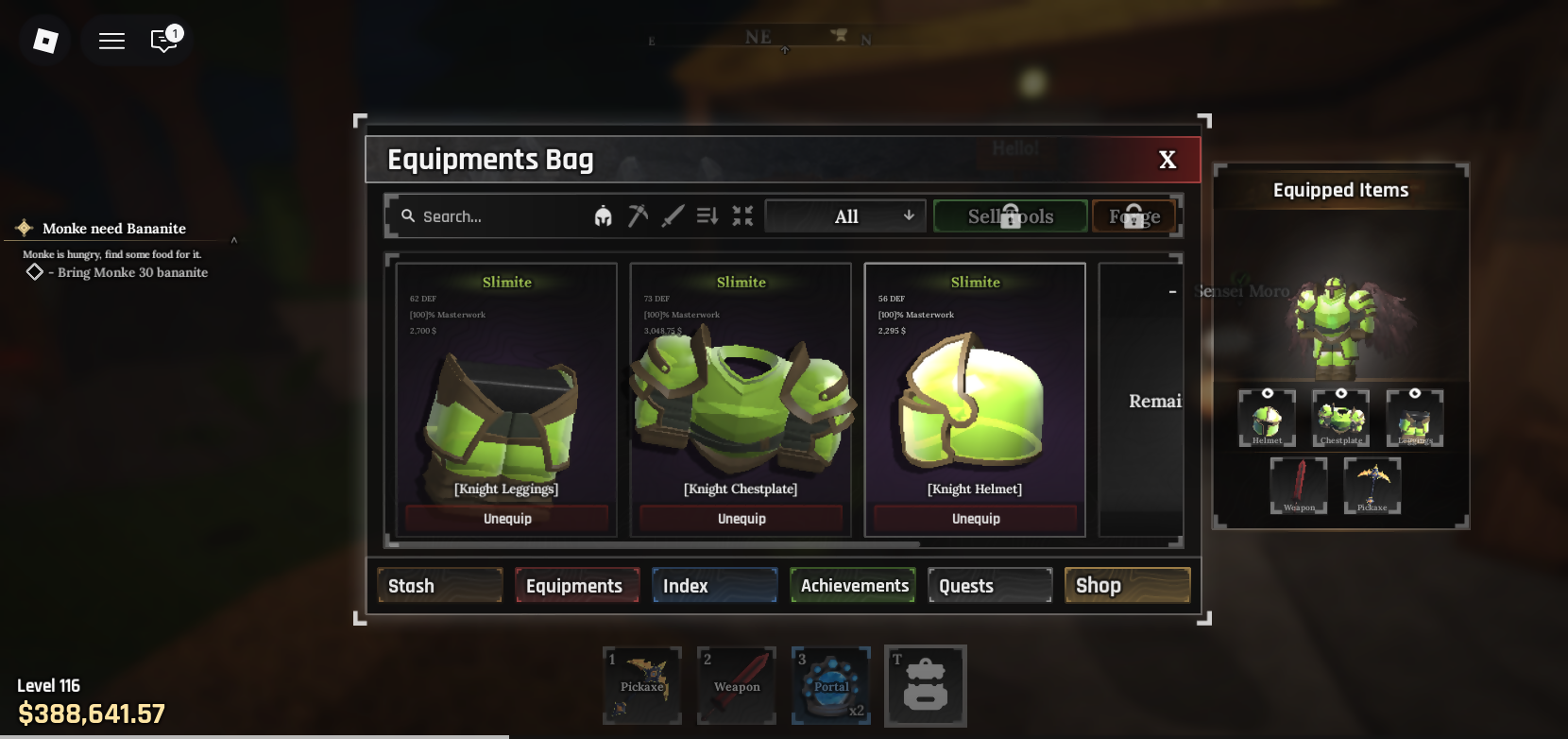Filter by the pickaxe icon
This screenshot has height=739, width=1568.
tap(639, 216)
